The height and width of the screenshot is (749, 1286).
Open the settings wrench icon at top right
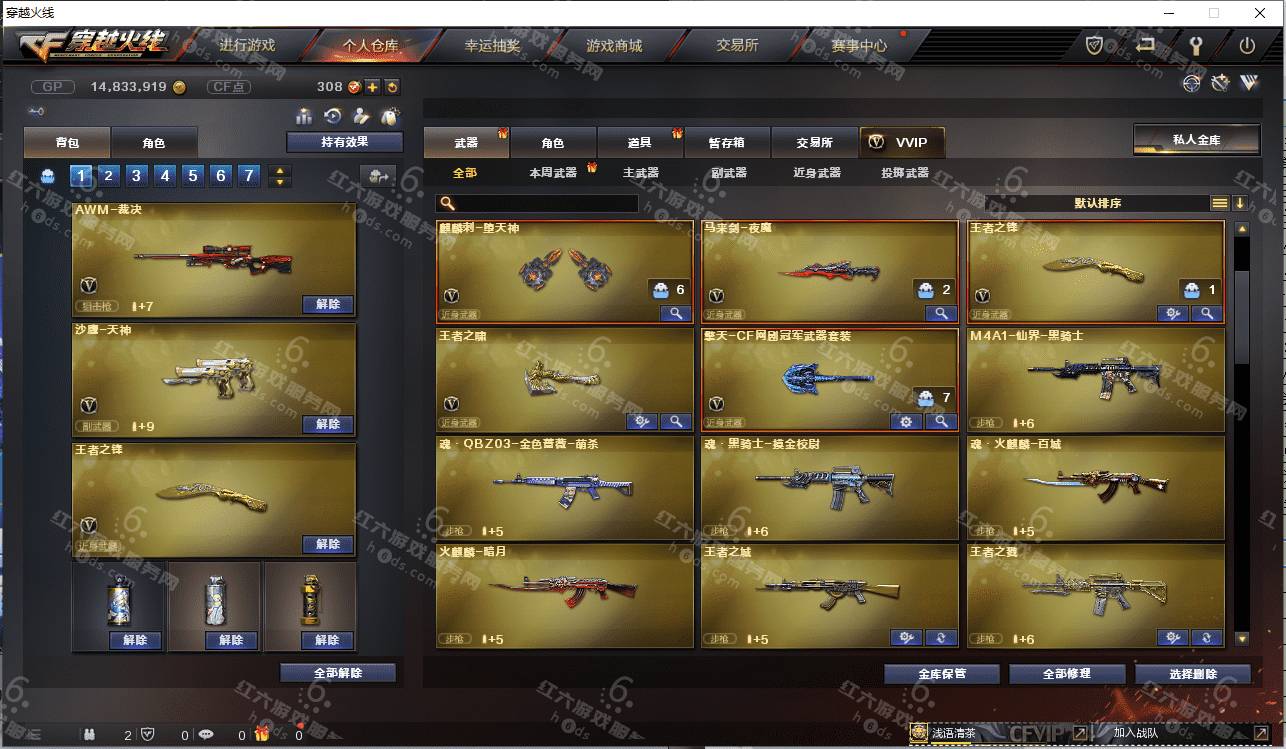[1196, 45]
